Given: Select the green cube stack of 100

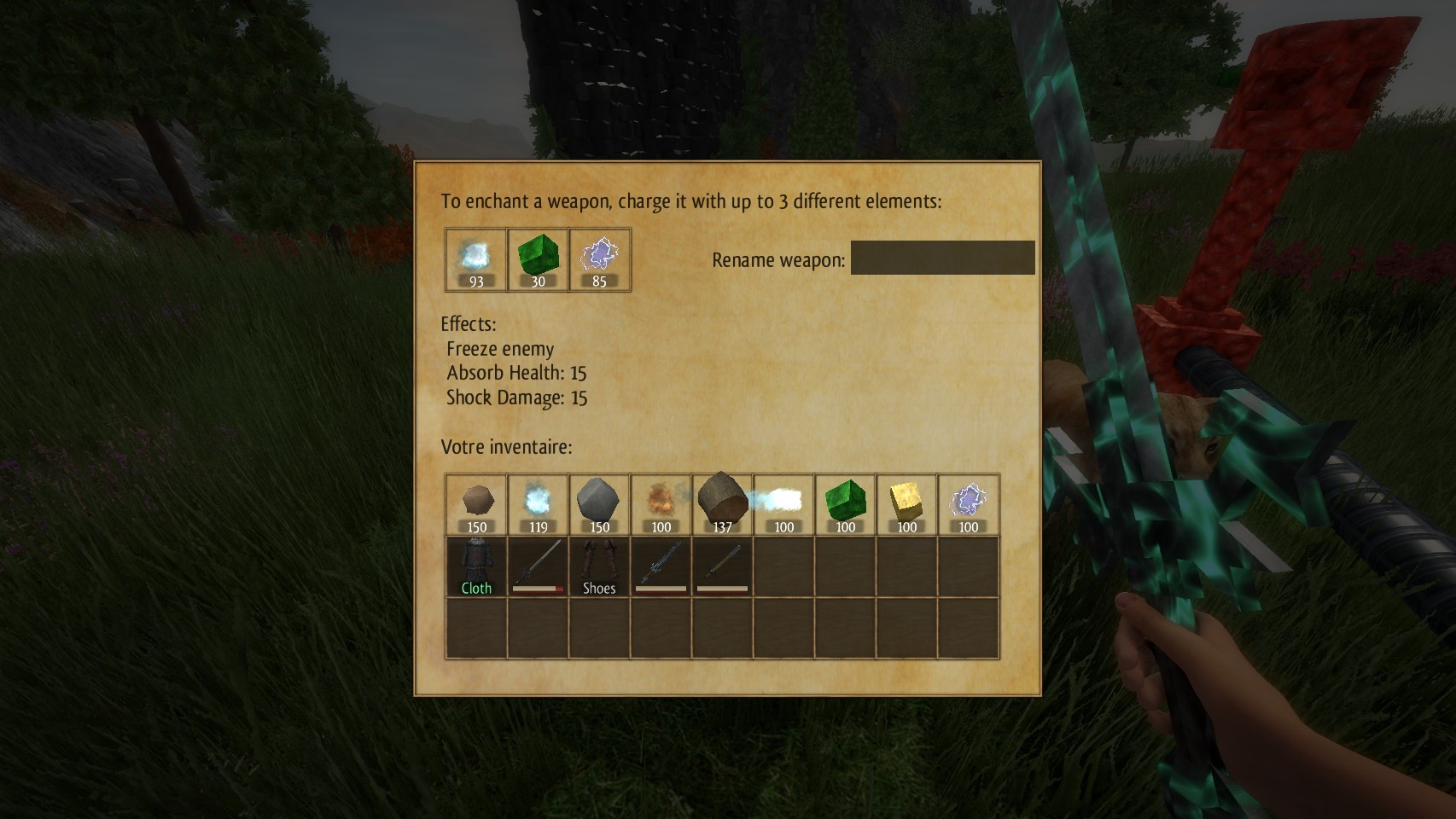Looking at the screenshot, I should click(845, 505).
